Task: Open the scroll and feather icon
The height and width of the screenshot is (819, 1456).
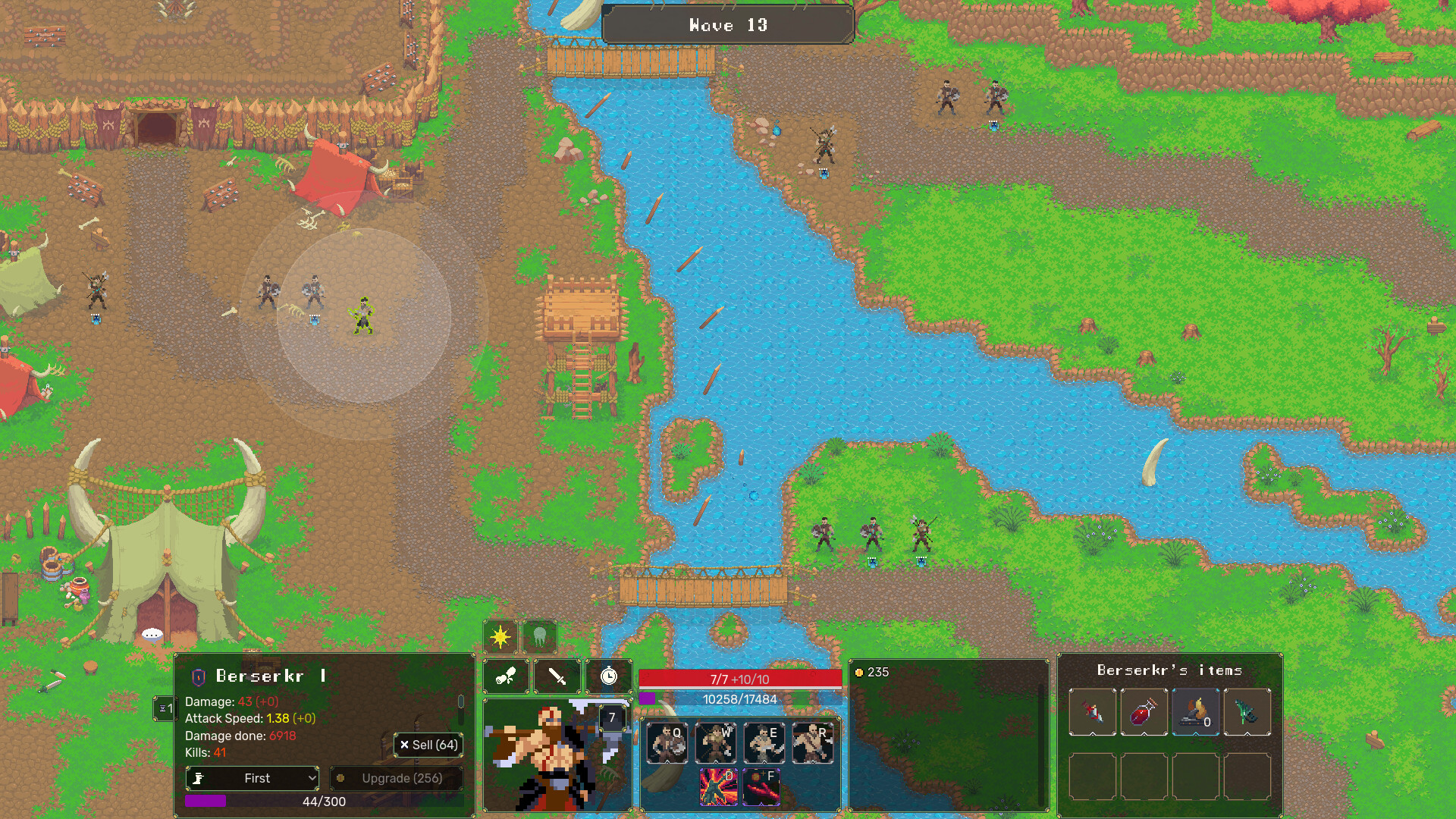Action: (506, 676)
